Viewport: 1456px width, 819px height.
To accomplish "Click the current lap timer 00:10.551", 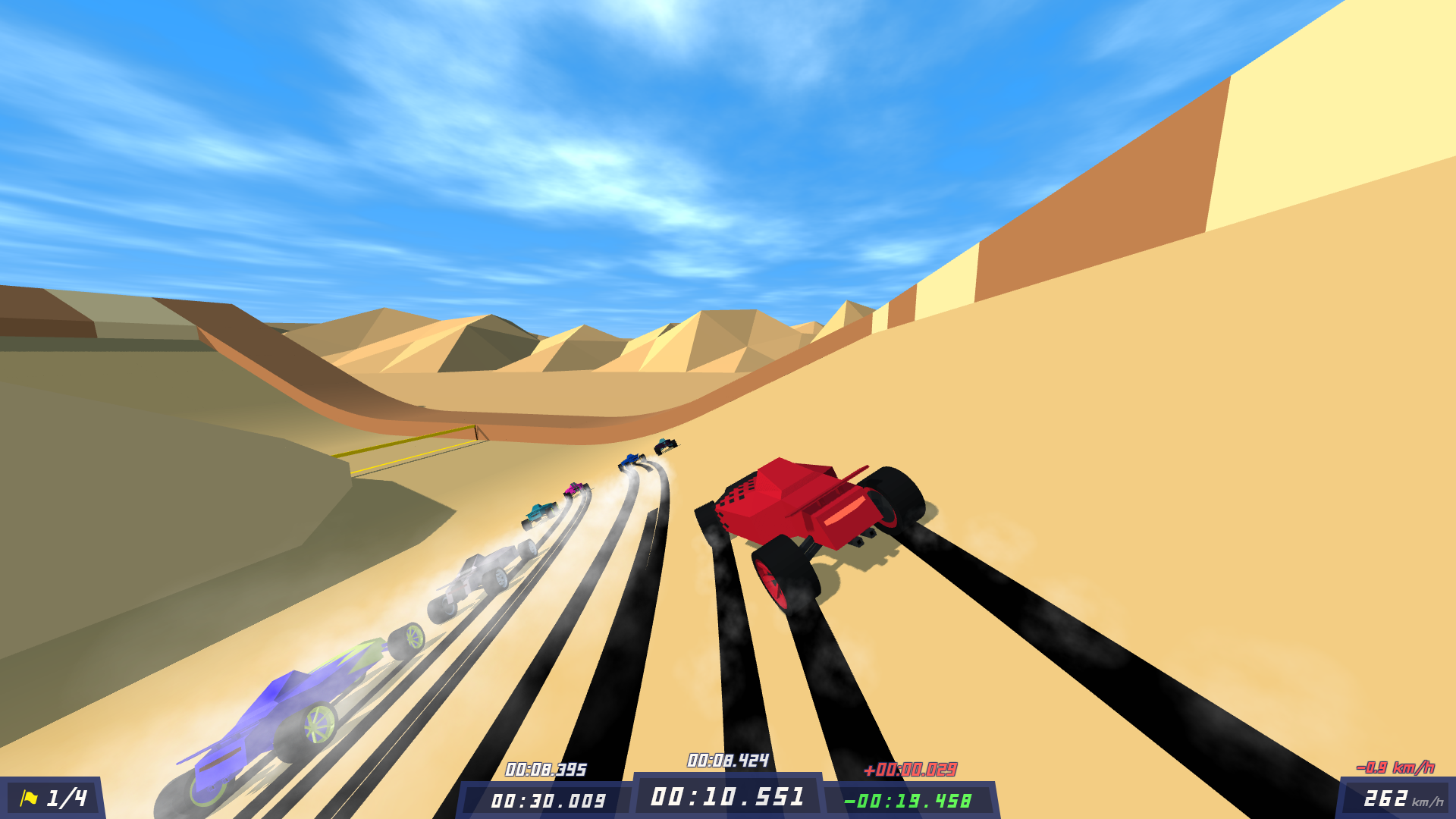I will pos(726,796).
